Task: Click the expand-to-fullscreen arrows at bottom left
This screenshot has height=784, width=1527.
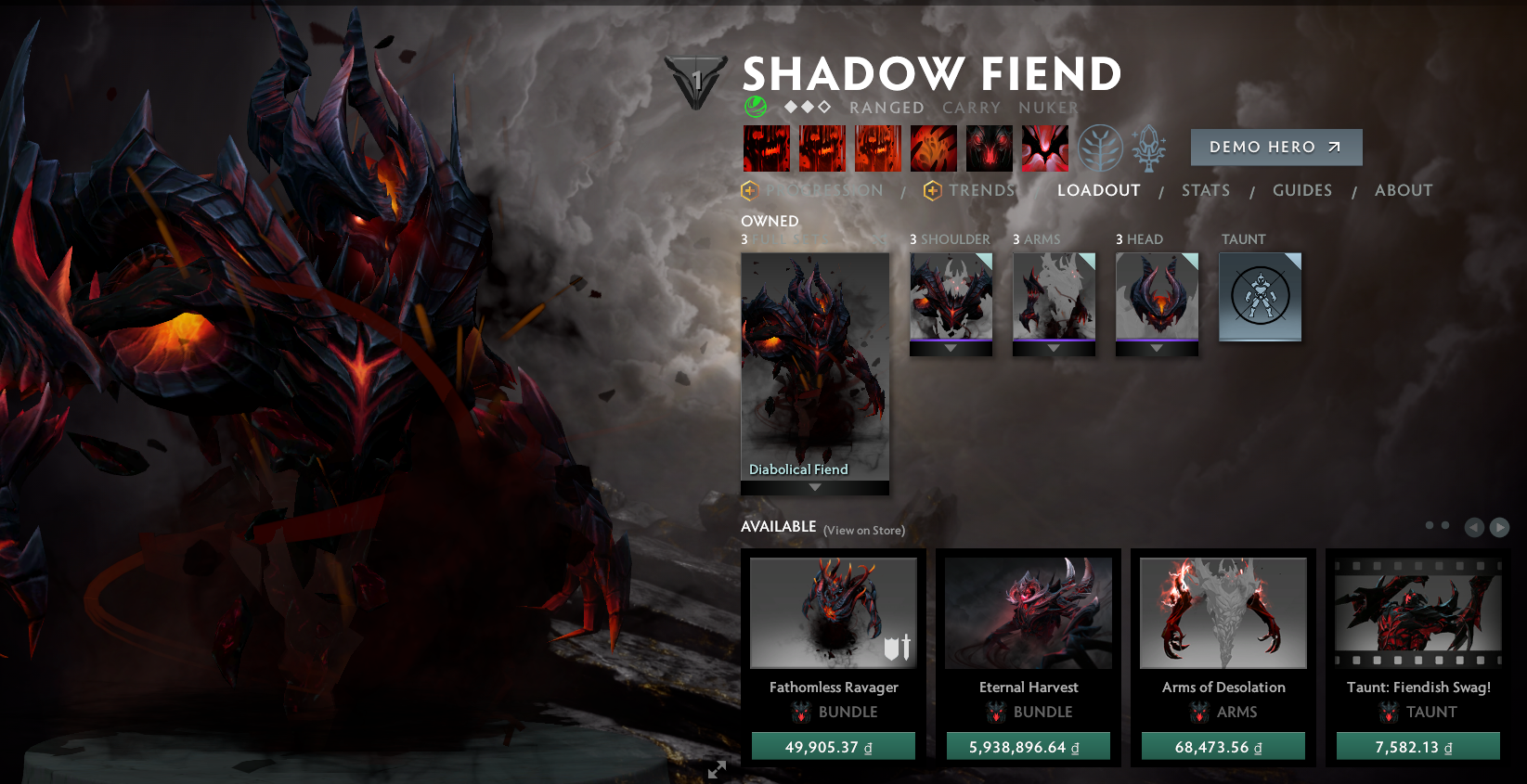Action: point(716,769)
